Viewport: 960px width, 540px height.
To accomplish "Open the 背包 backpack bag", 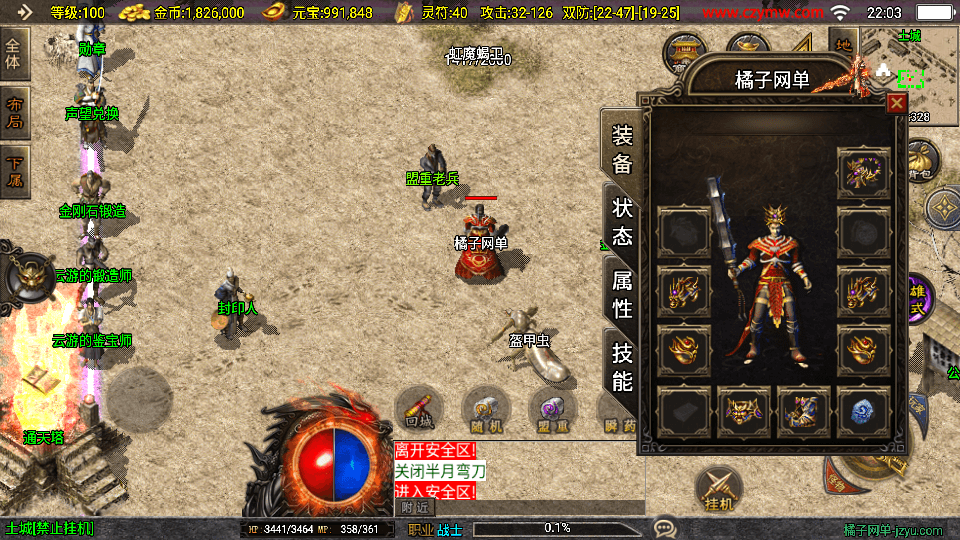I will pyautogui.click(x=920, y=160).
